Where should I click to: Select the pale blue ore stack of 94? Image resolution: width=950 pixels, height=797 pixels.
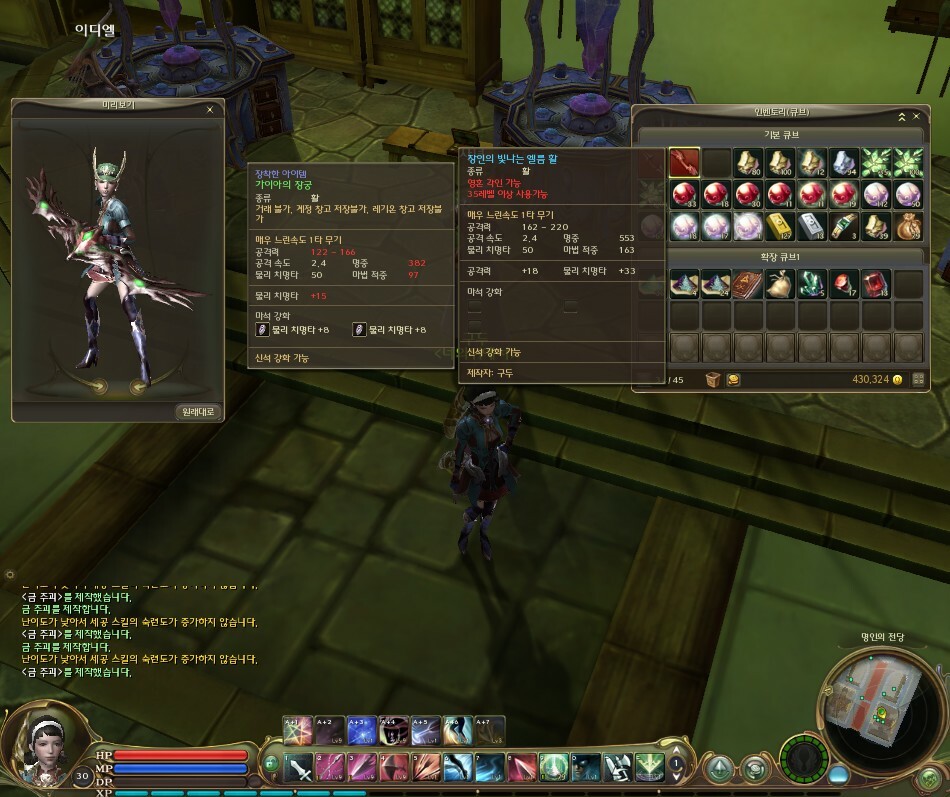pos(844,162)
